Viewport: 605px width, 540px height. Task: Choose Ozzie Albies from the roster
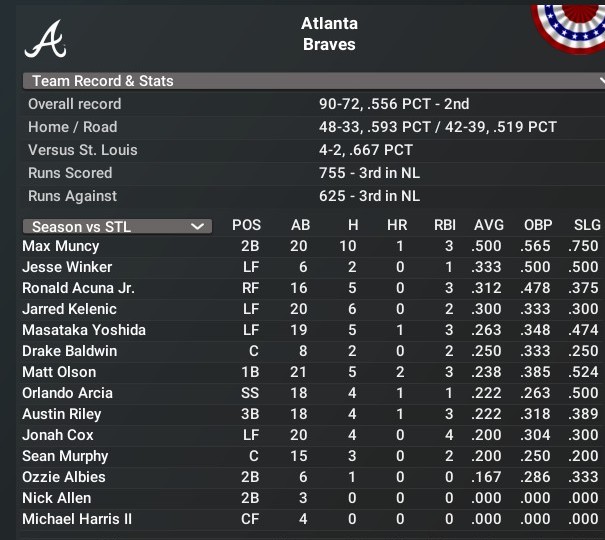coord(64,477)
